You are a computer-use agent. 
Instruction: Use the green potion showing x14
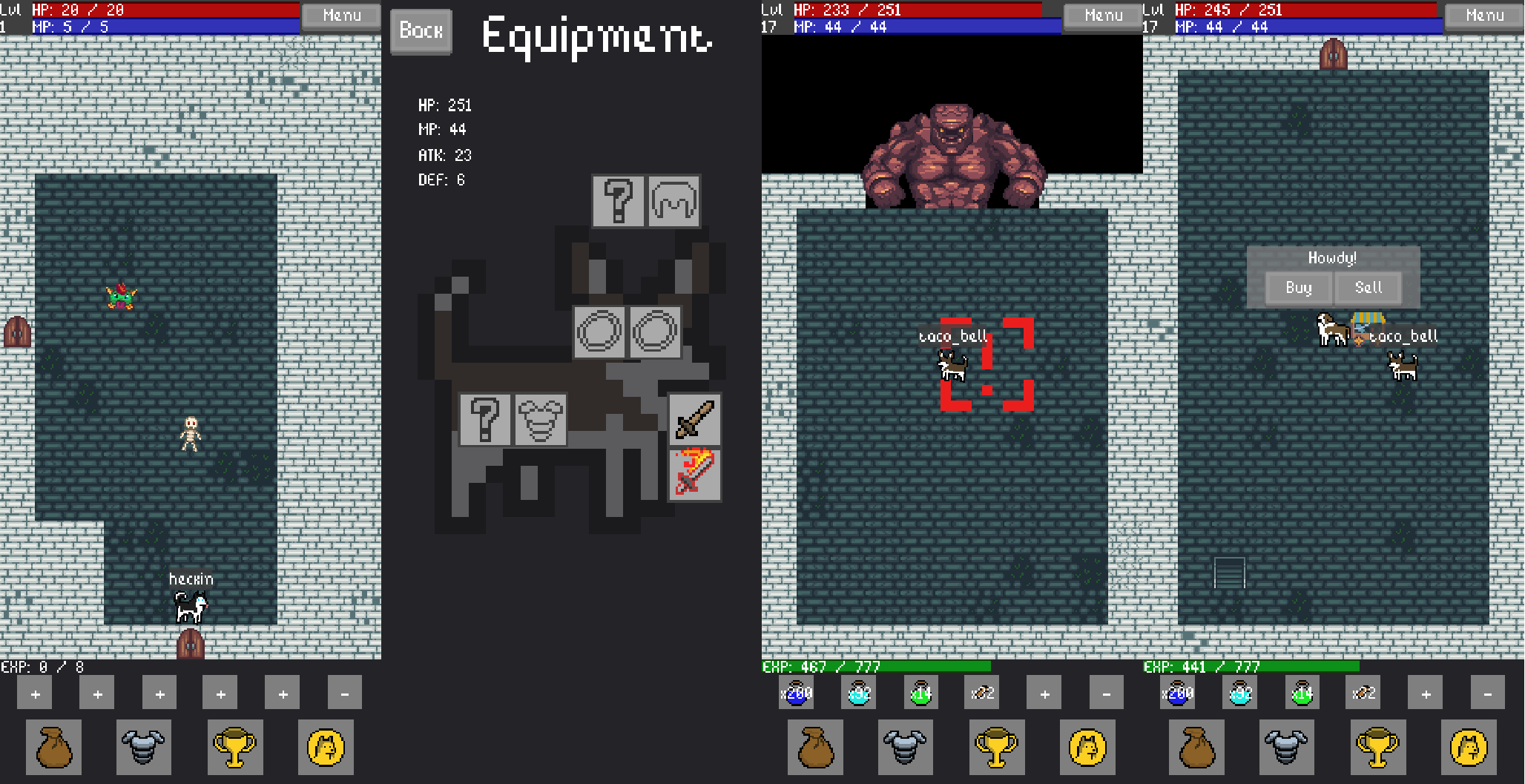[x=921, y=693]
